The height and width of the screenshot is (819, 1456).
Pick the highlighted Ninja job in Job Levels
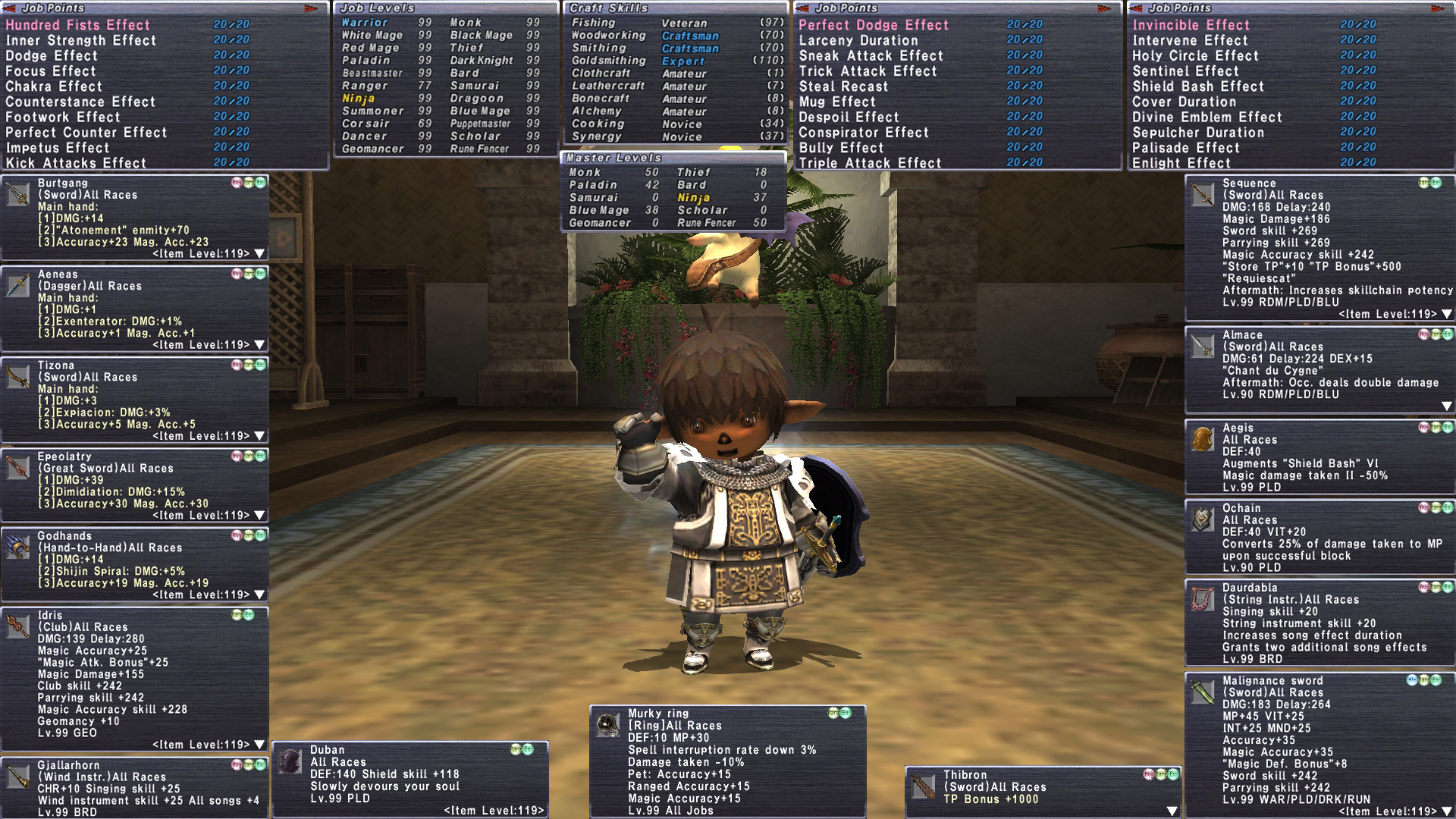coord(358,99)
